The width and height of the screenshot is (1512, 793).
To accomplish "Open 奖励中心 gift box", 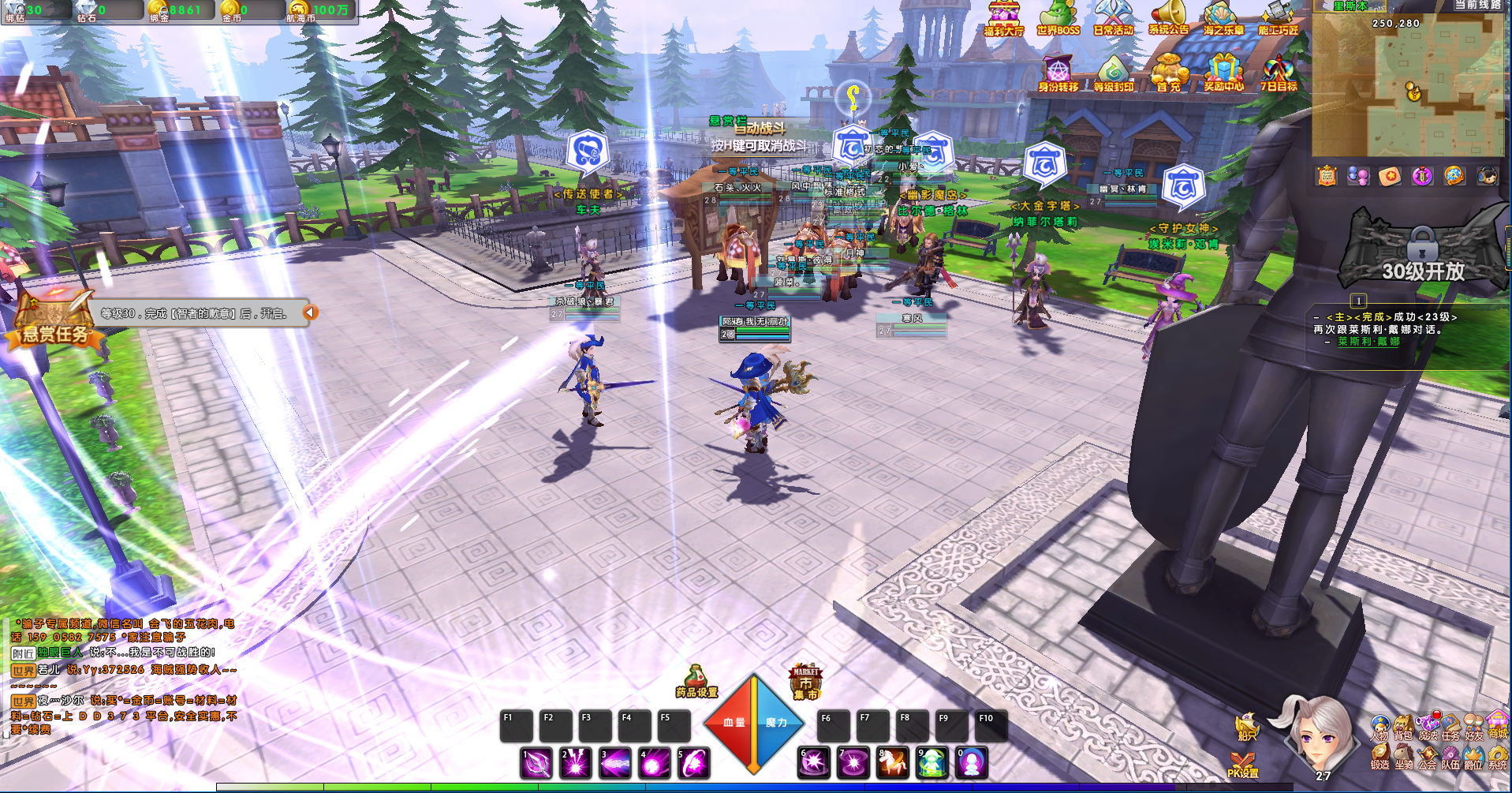I will [1223, 73].
